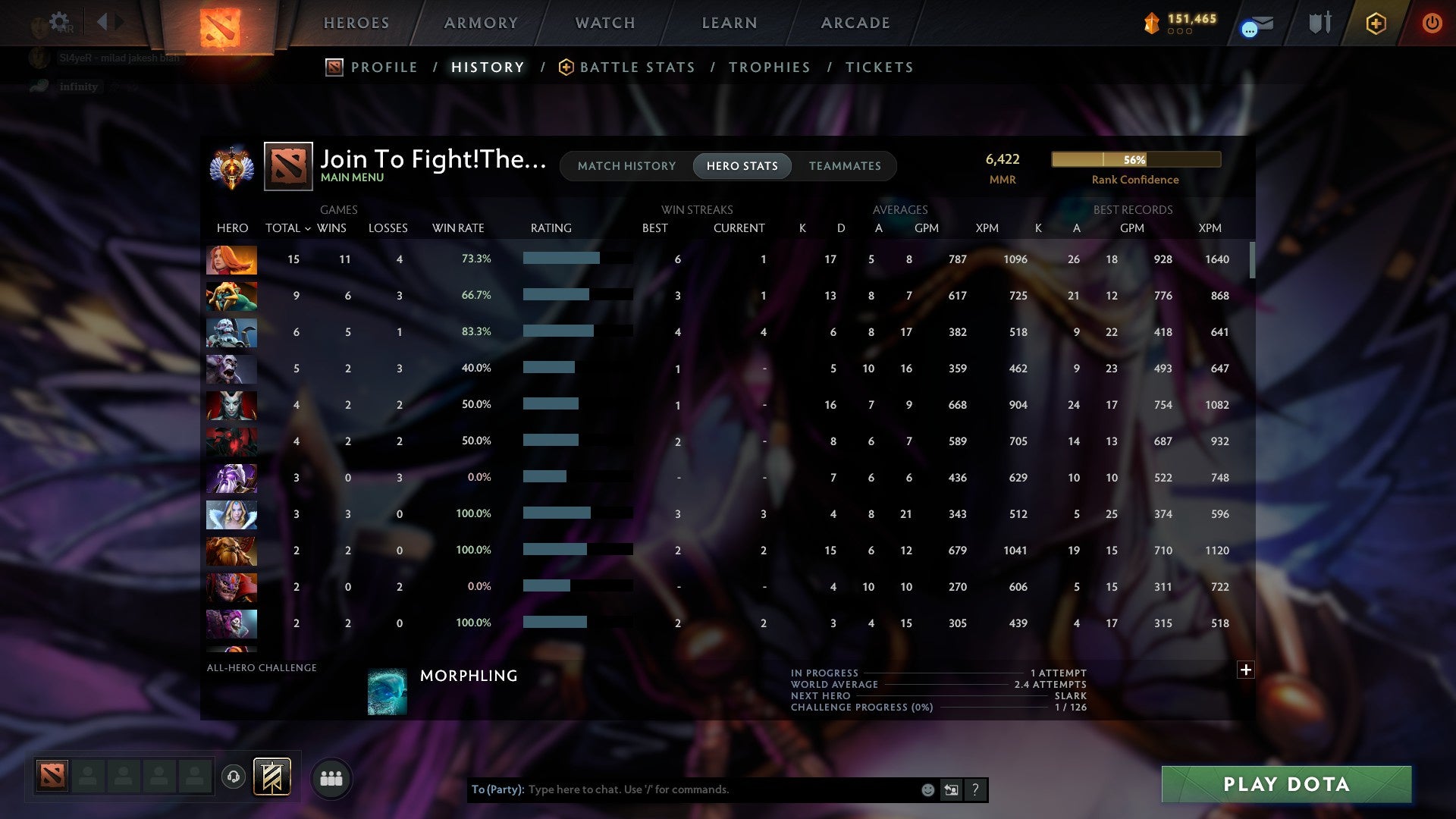Open the settings gear icon
This screenshot has height=819, width=1456.
coord(61,20)
